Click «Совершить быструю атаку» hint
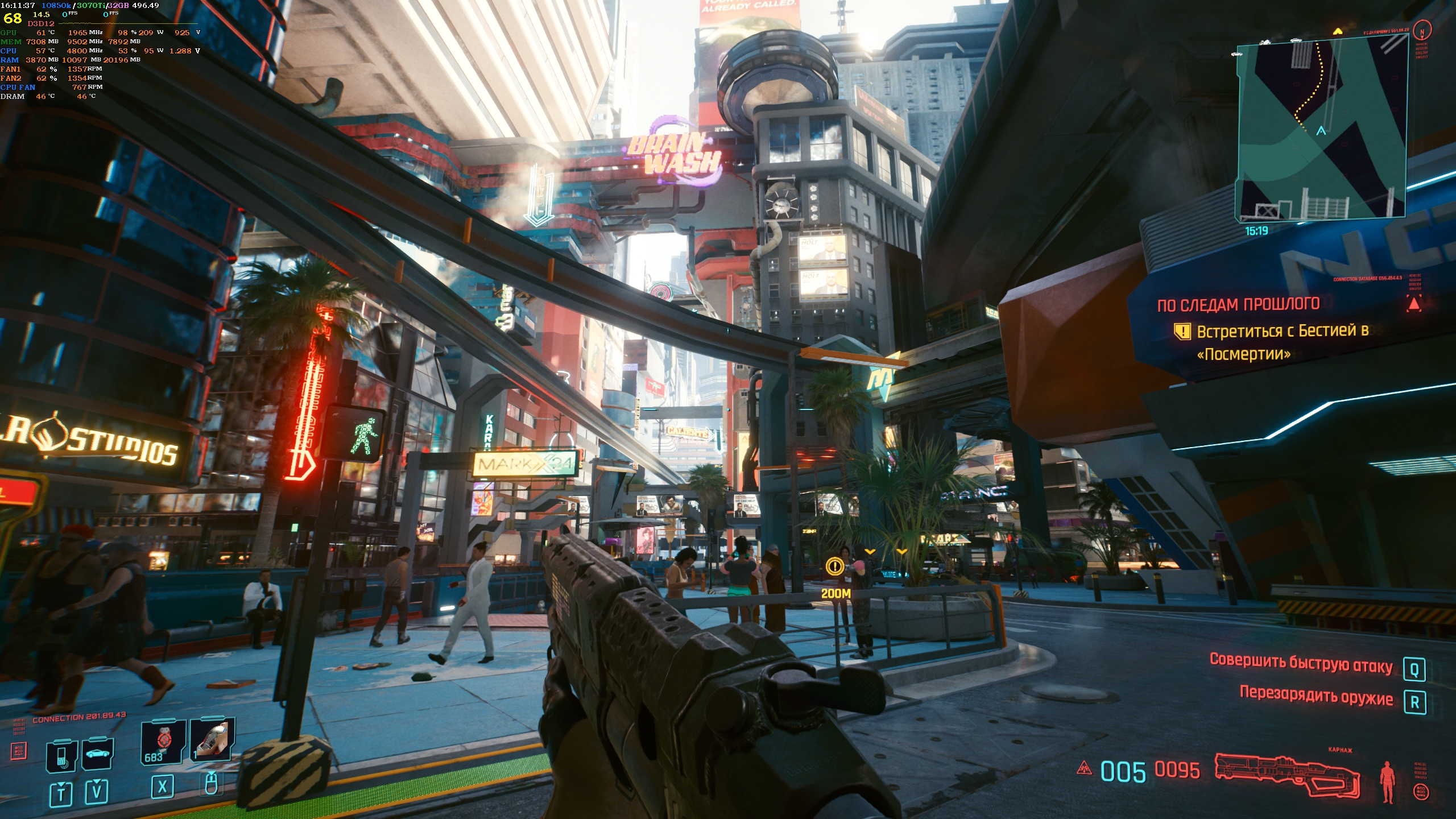Image resolution: width=1456 pixels, height=819 pixels. point(1301,664)
